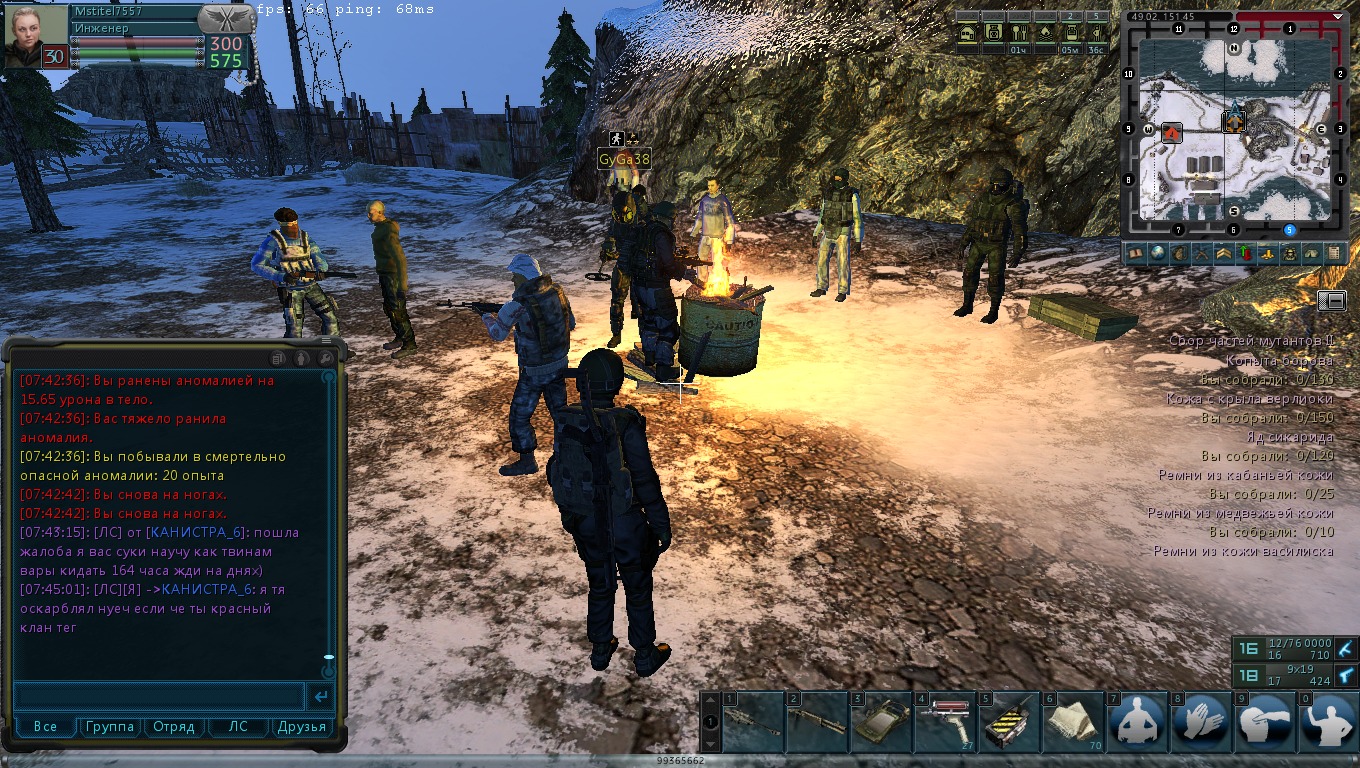Click the chat message input field

pyautogui.click(x=160, y=696)
